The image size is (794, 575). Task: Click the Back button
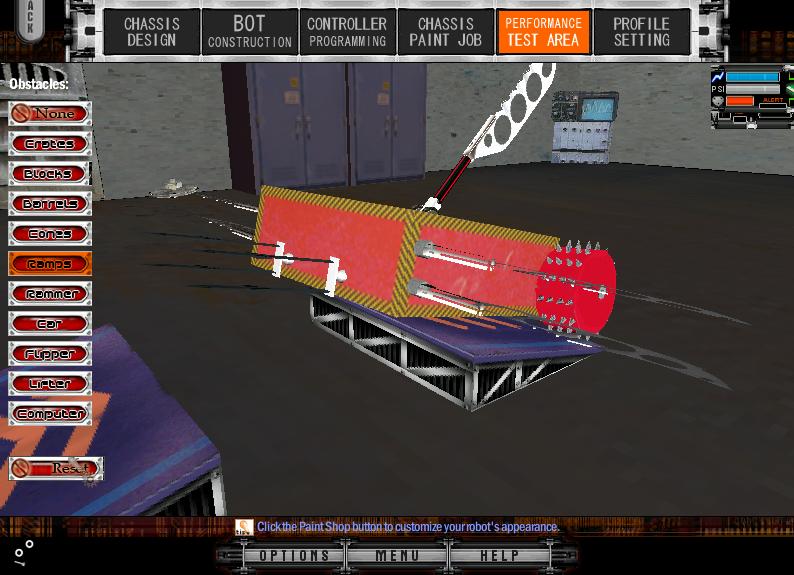point(30,19)
